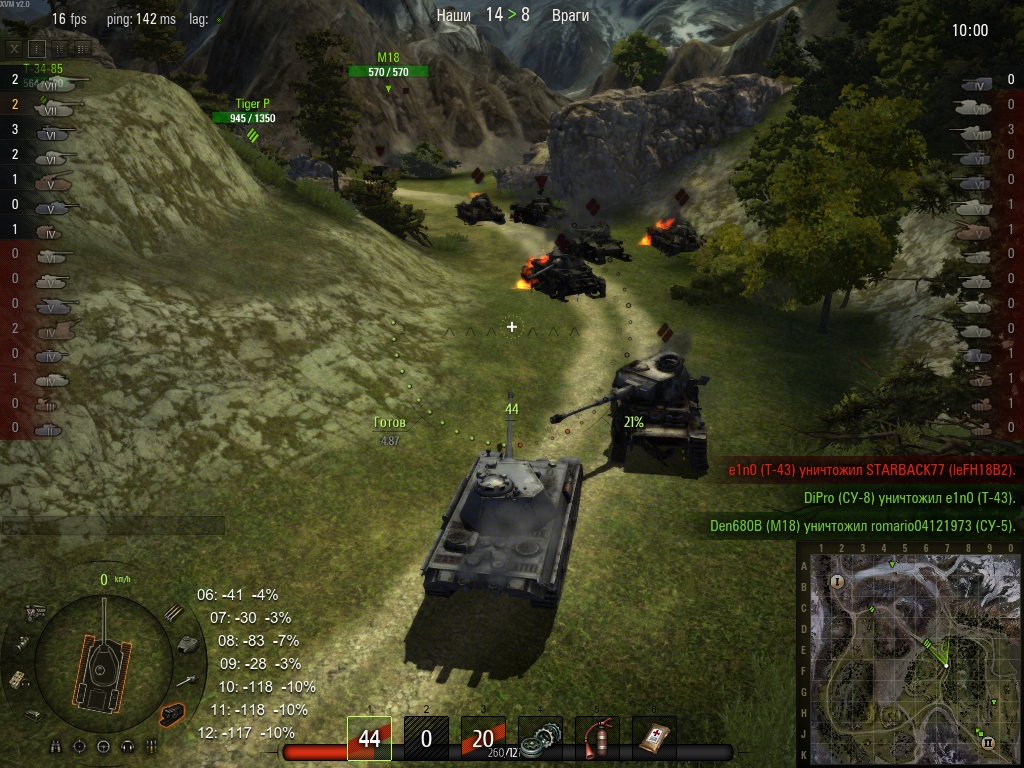
Task: Switch player panel to single dotted-column mode
Action: tap(37, 47)
